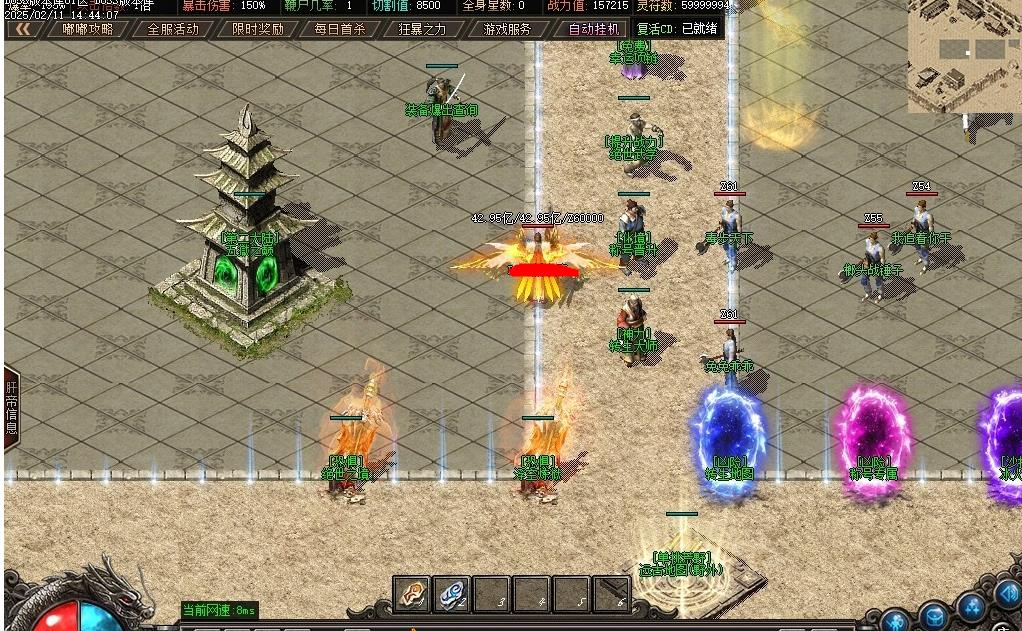Open the 狂暴之力 berserk power menu

pos(423,29)
